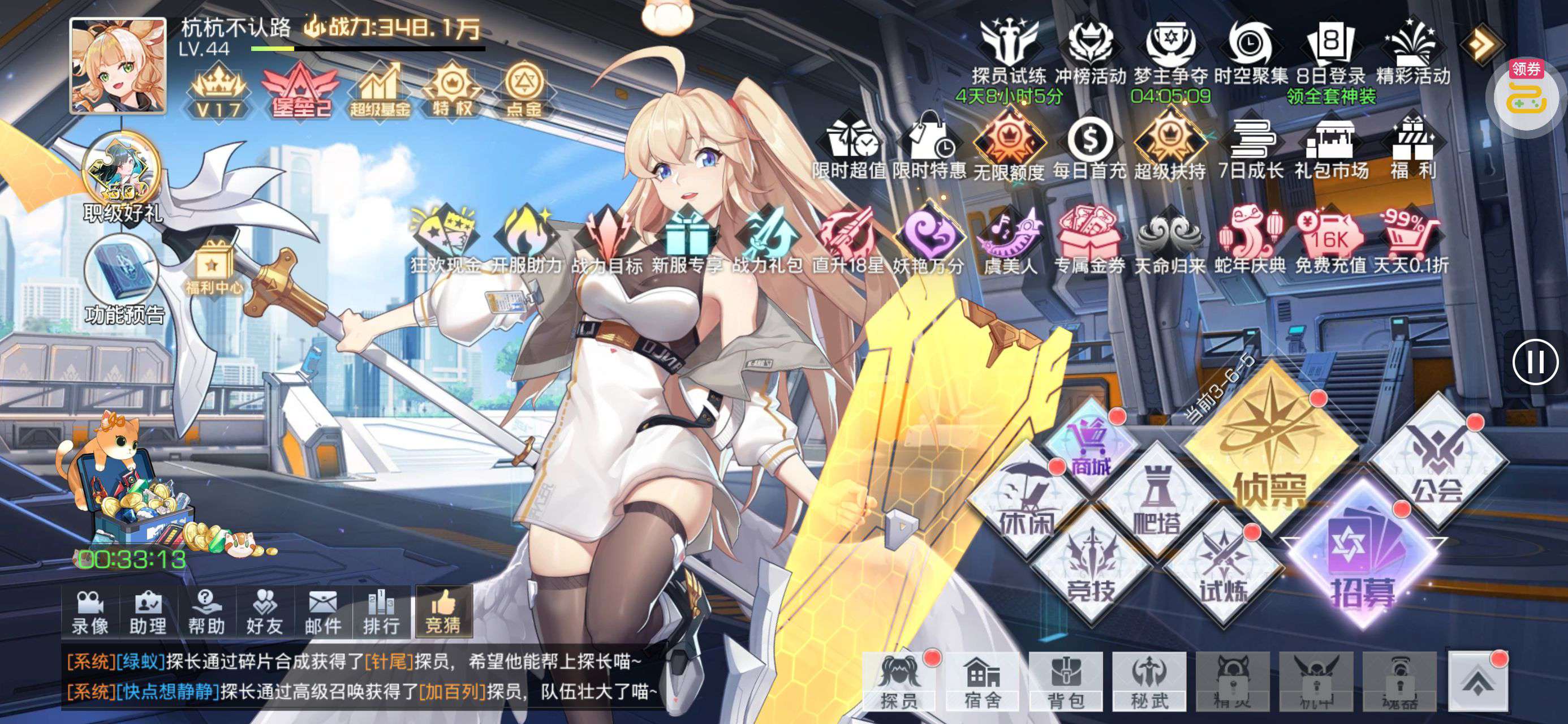Screen dimensions: 1568x724
Task: Open the 秘武 secret weapons panel
Action: pos(1149,680)
